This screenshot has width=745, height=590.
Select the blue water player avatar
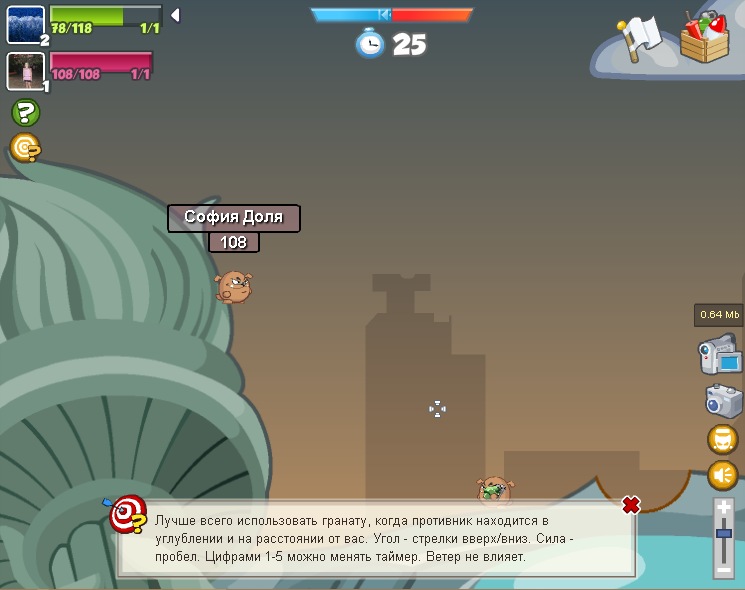(x=25, y=25)
